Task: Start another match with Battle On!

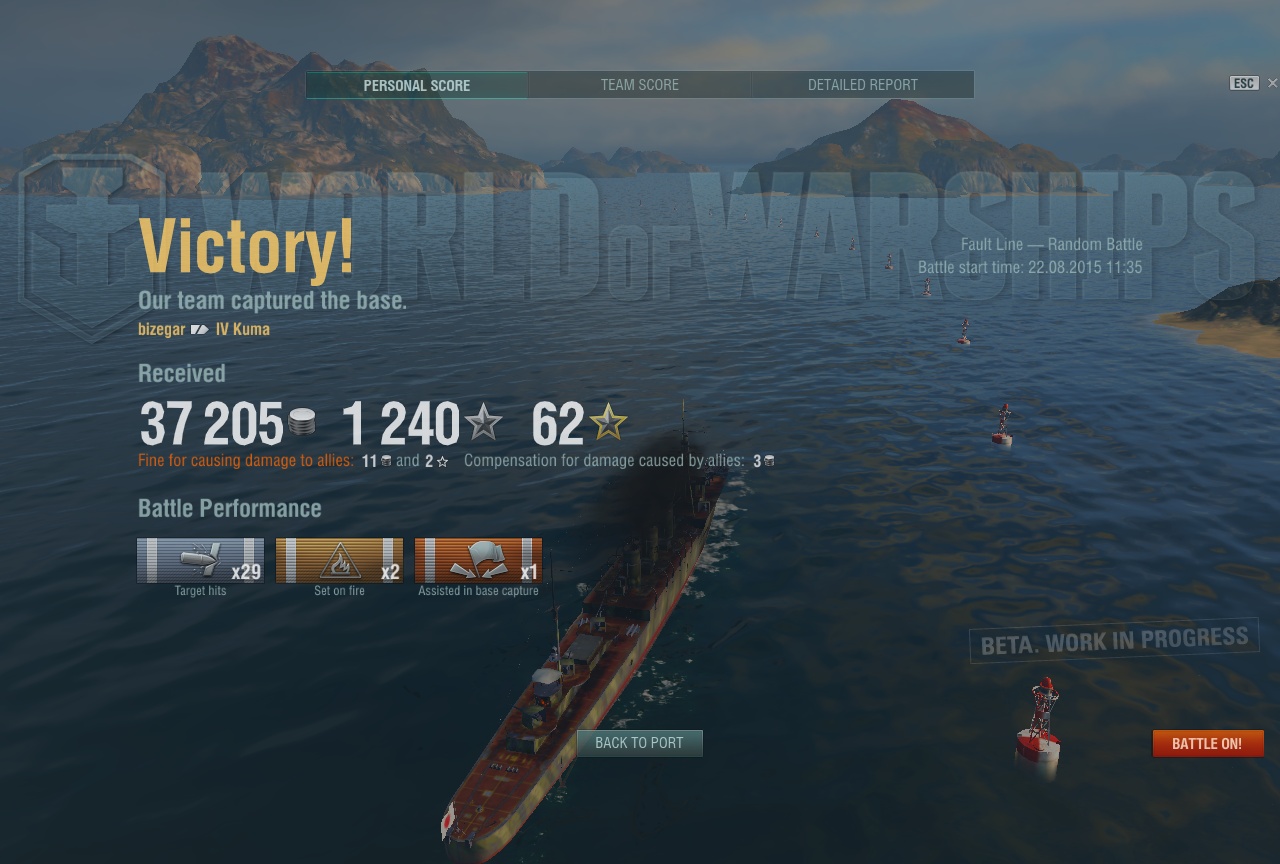Action: pyautogui.click(x=1207, y=743)
